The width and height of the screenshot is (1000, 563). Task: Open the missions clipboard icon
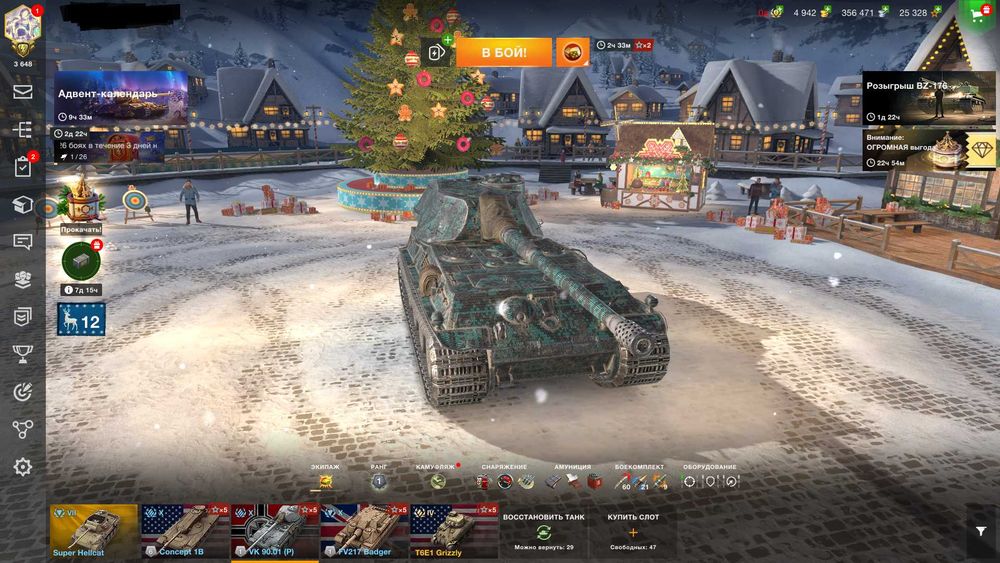click(x=22, y=167)
